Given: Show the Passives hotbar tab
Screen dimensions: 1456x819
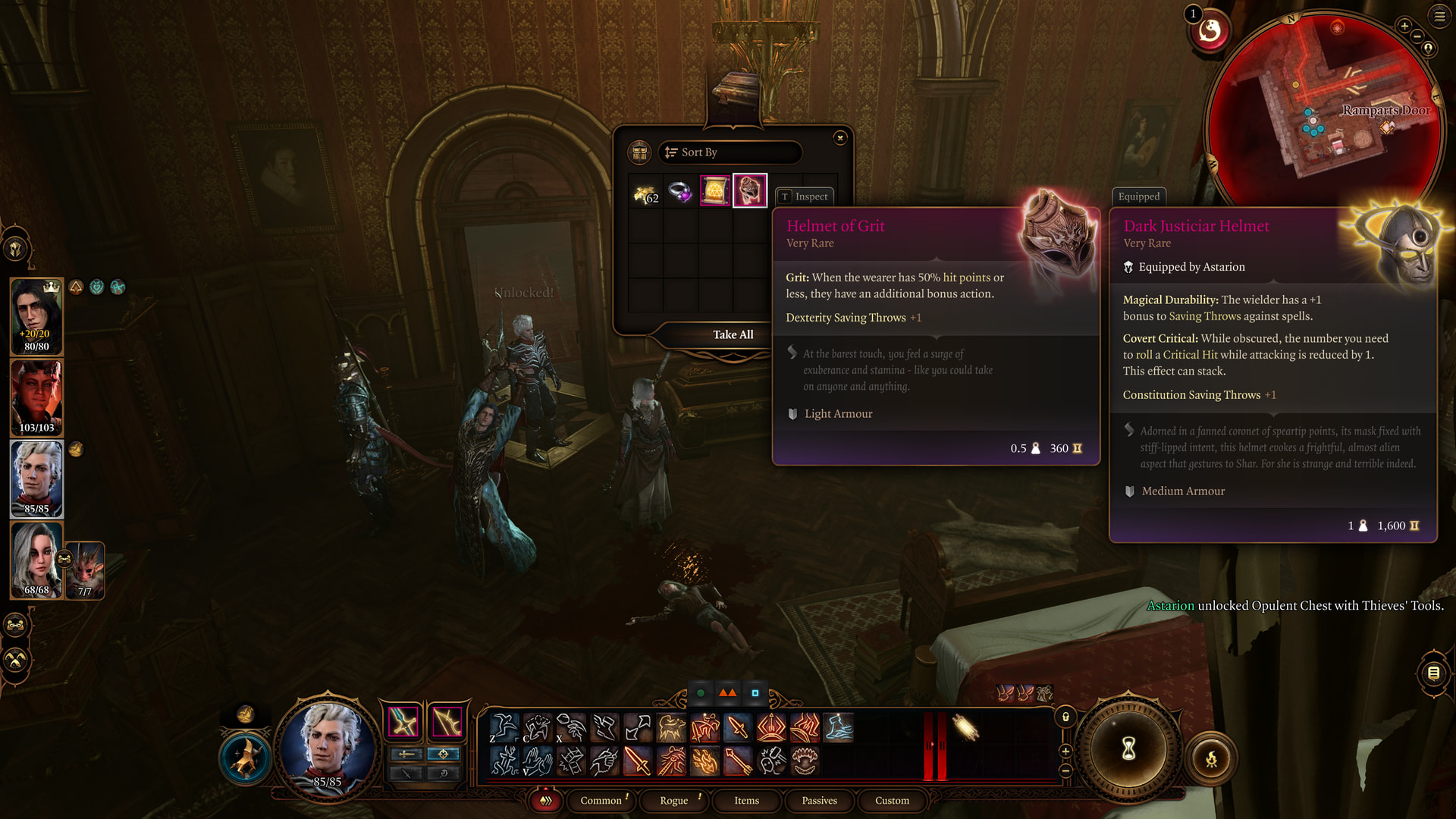Looking at the screenshot, I should point(819,801).
